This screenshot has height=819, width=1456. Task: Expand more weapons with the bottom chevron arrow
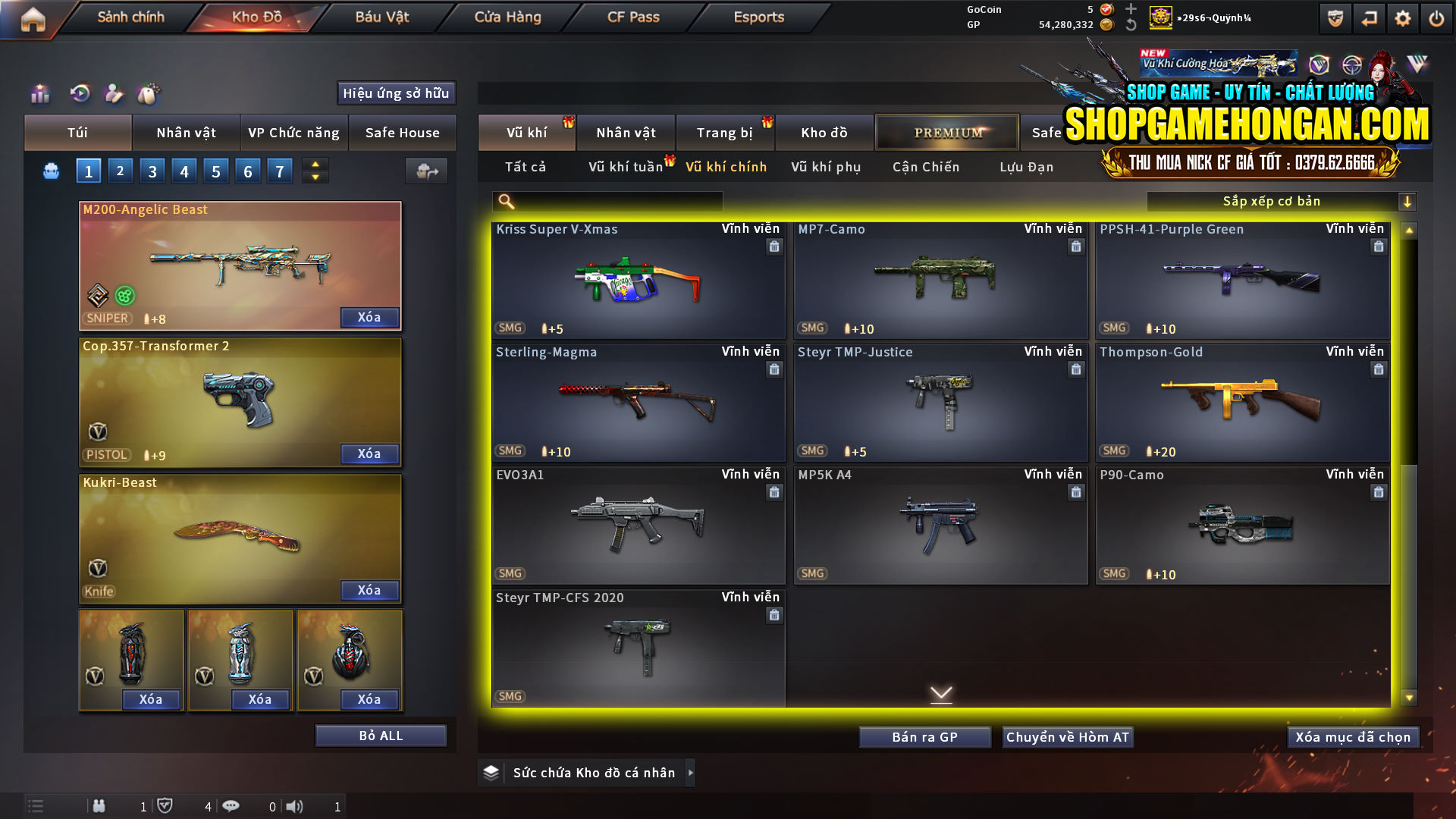coord(942,694)
